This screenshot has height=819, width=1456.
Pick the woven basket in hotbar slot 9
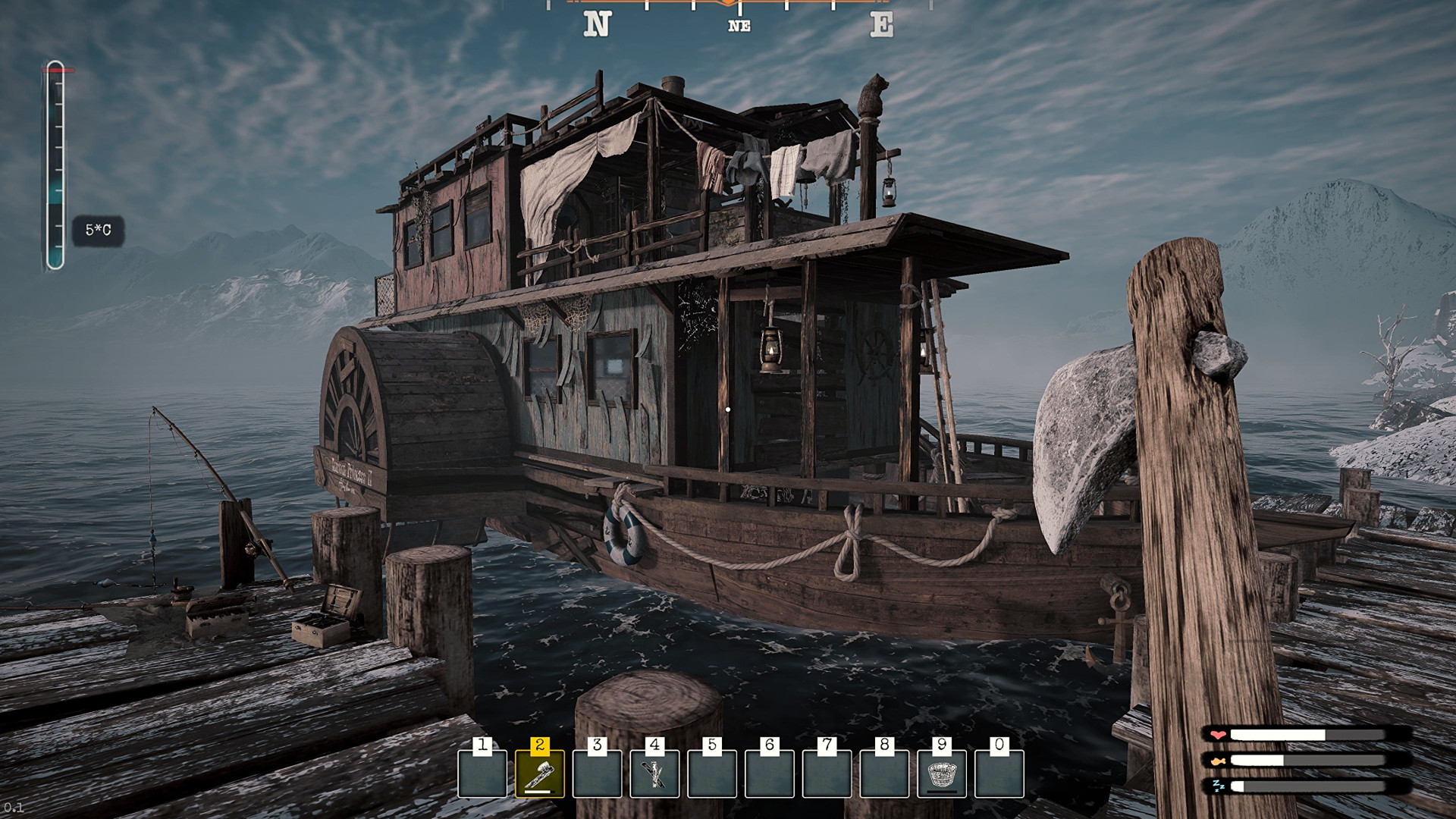[941, 774]
